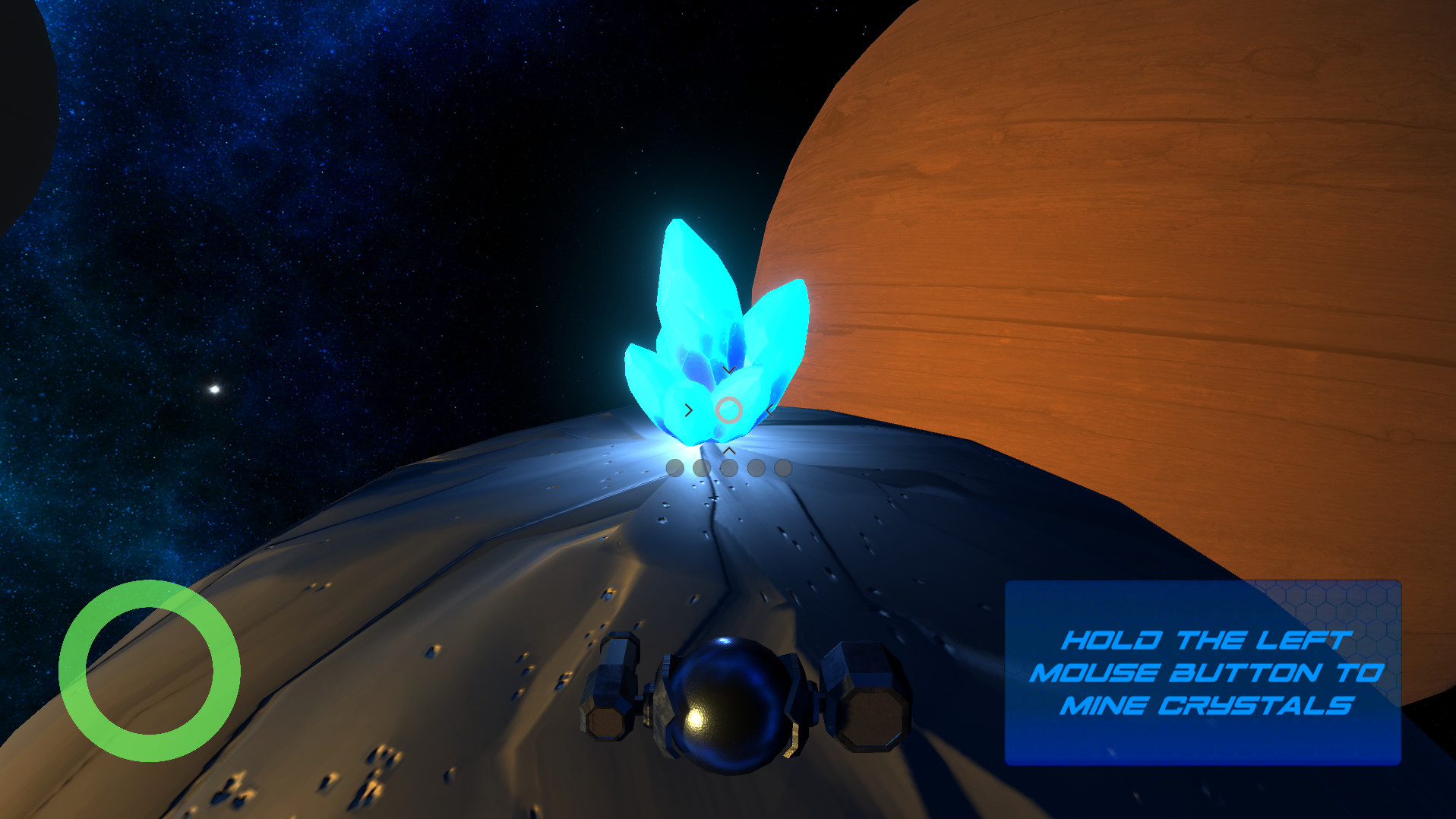Click the upward chevron above the mining progress dots
Screen dimensions: 1456x819
pos(729,451)
